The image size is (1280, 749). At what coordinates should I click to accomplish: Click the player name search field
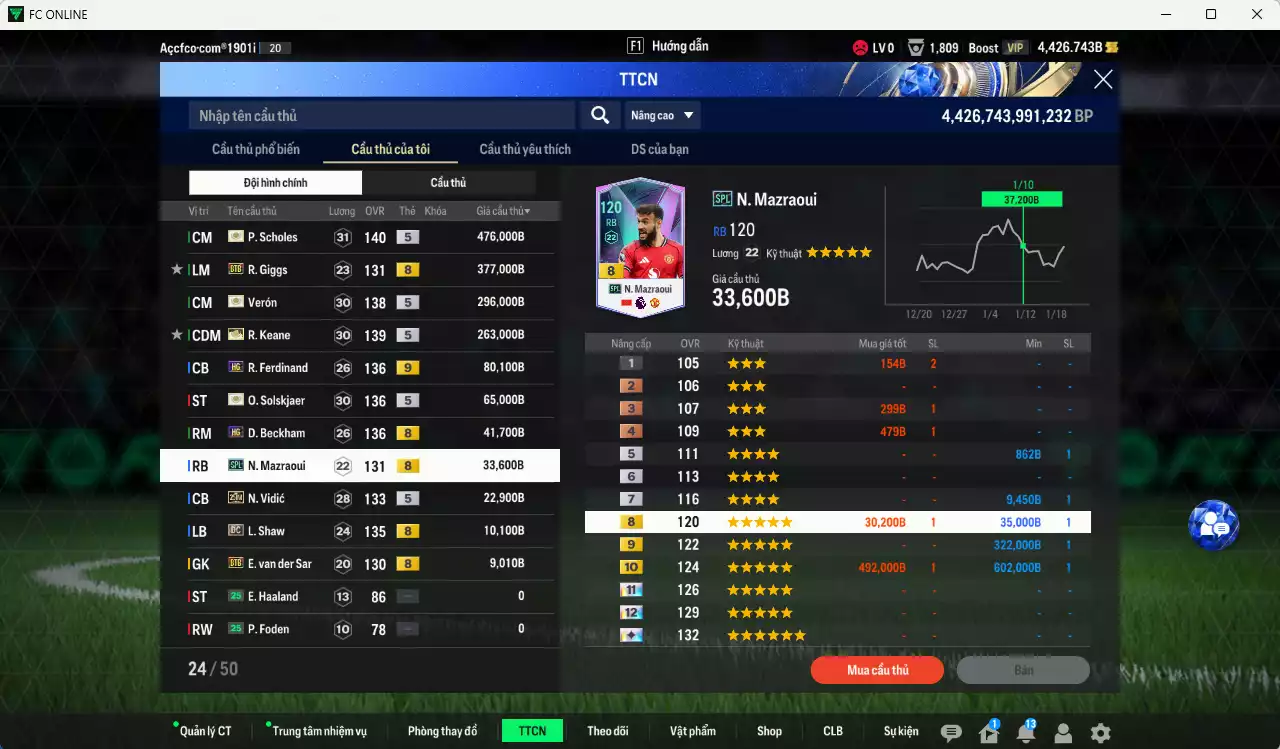pyautogui.click(x=382, y=116)
